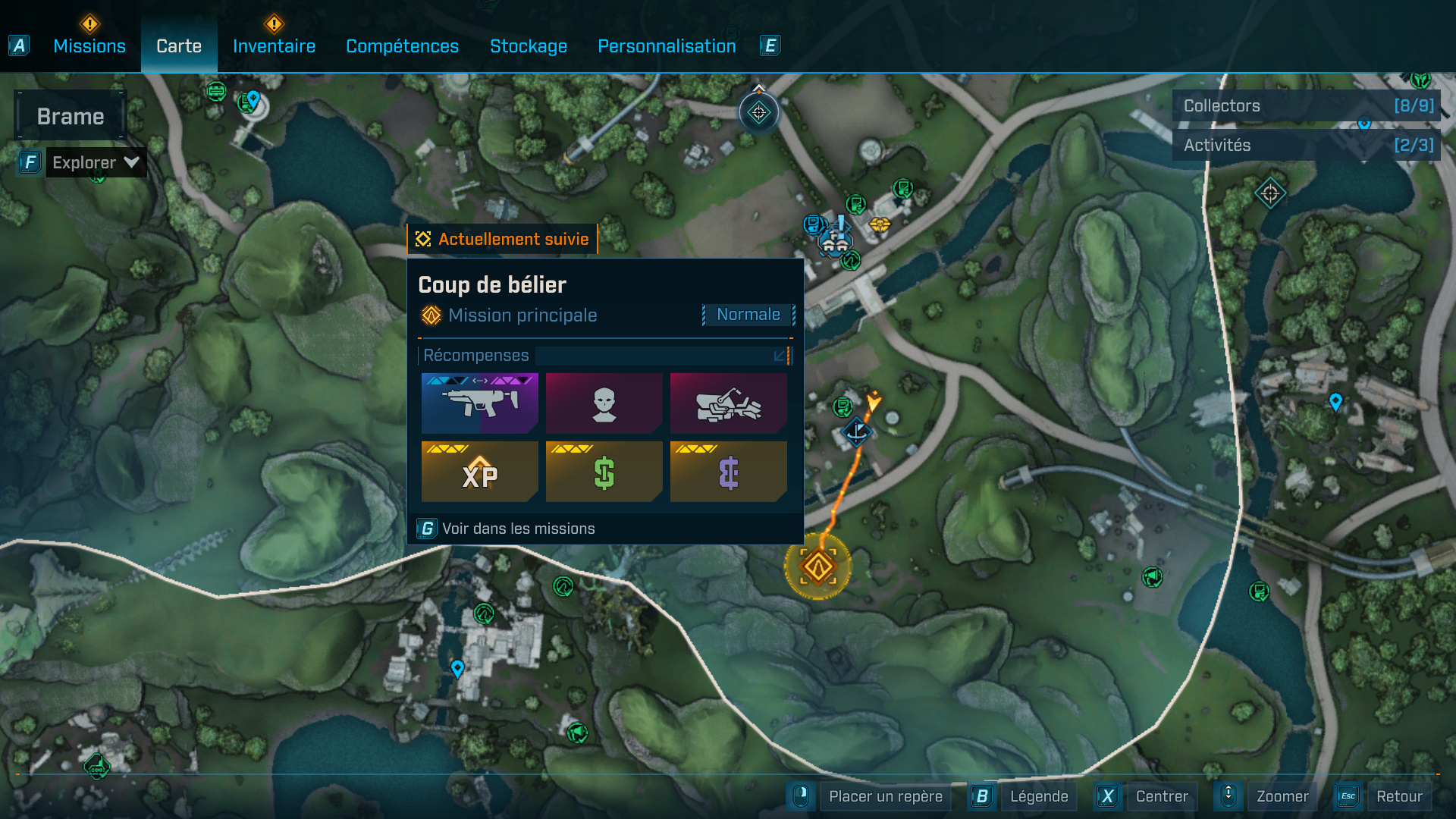The height and width of the screenshot is (819, 1456).
Task: Select the weapon reward icon
Action: pos(479,403)
